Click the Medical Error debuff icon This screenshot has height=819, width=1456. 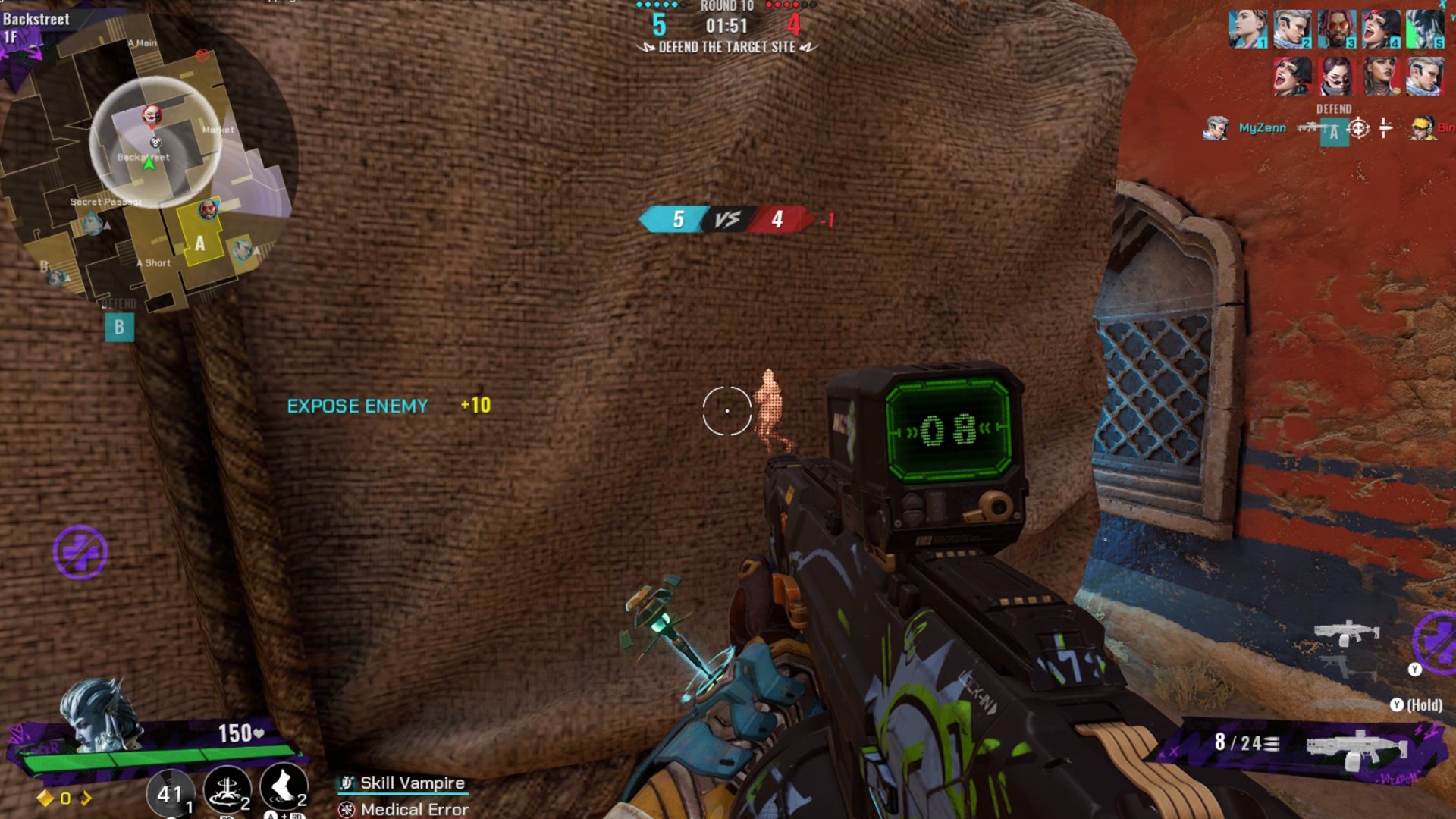pos(348,810)
